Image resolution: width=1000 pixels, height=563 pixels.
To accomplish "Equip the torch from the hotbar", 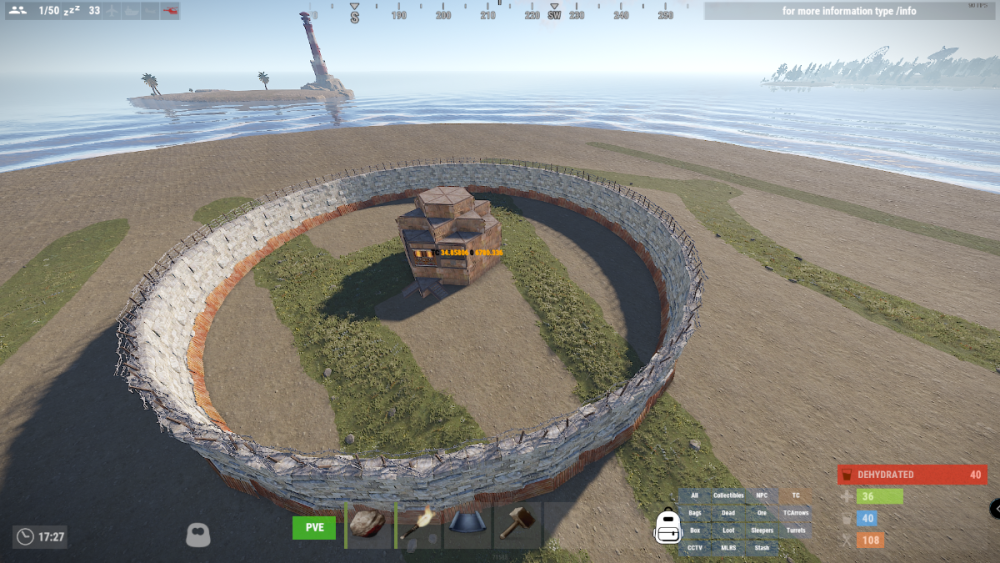I will coord(419,525).
